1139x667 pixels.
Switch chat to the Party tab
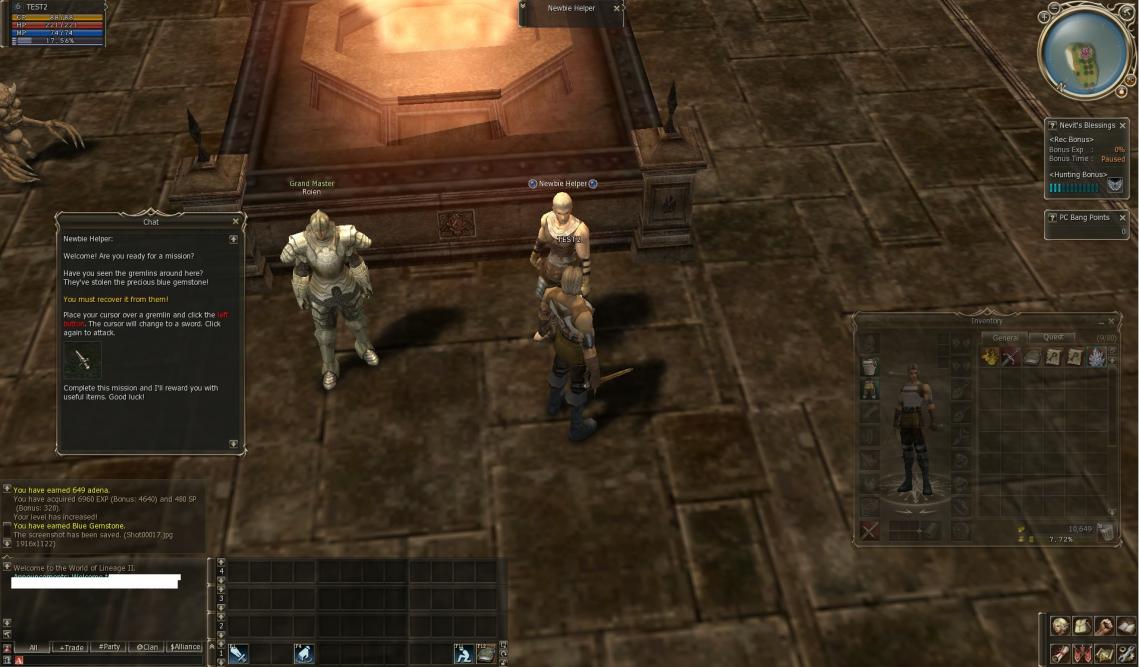109,647
